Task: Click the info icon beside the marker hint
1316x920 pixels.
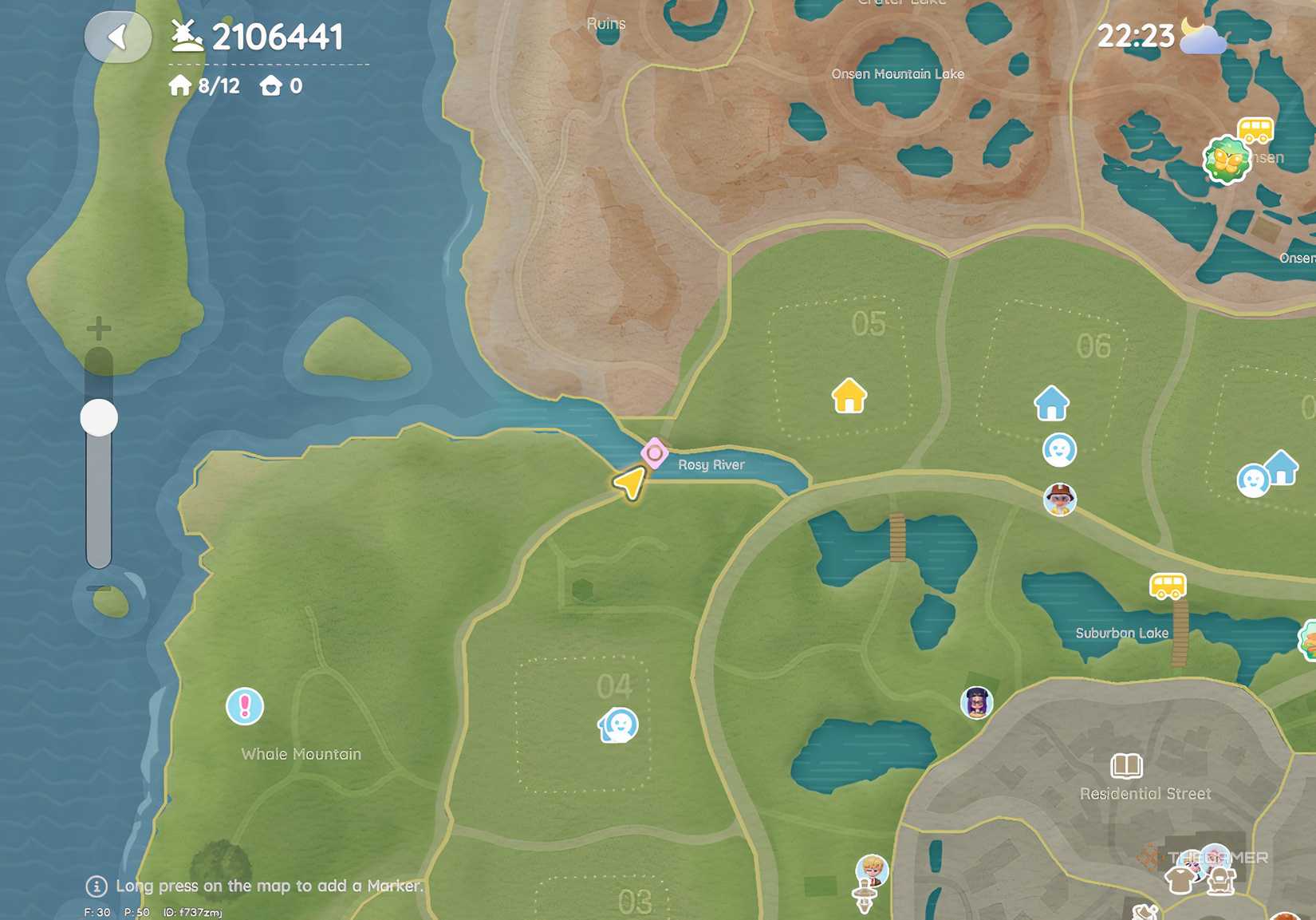Action: click(x=96, y=886)
